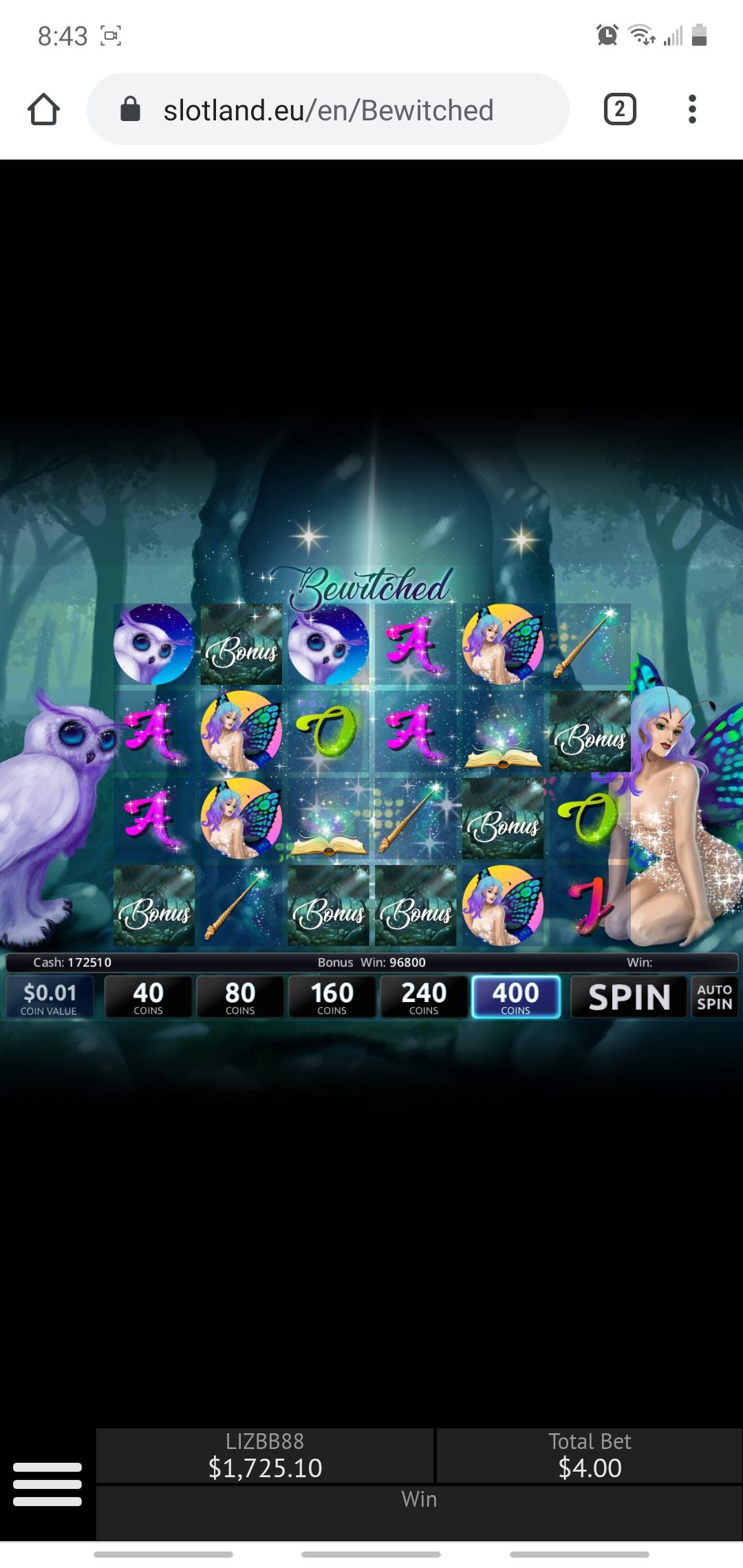
Task: Select the 40 coins bet
Action: pyautogui.click(x=148, y=997)
